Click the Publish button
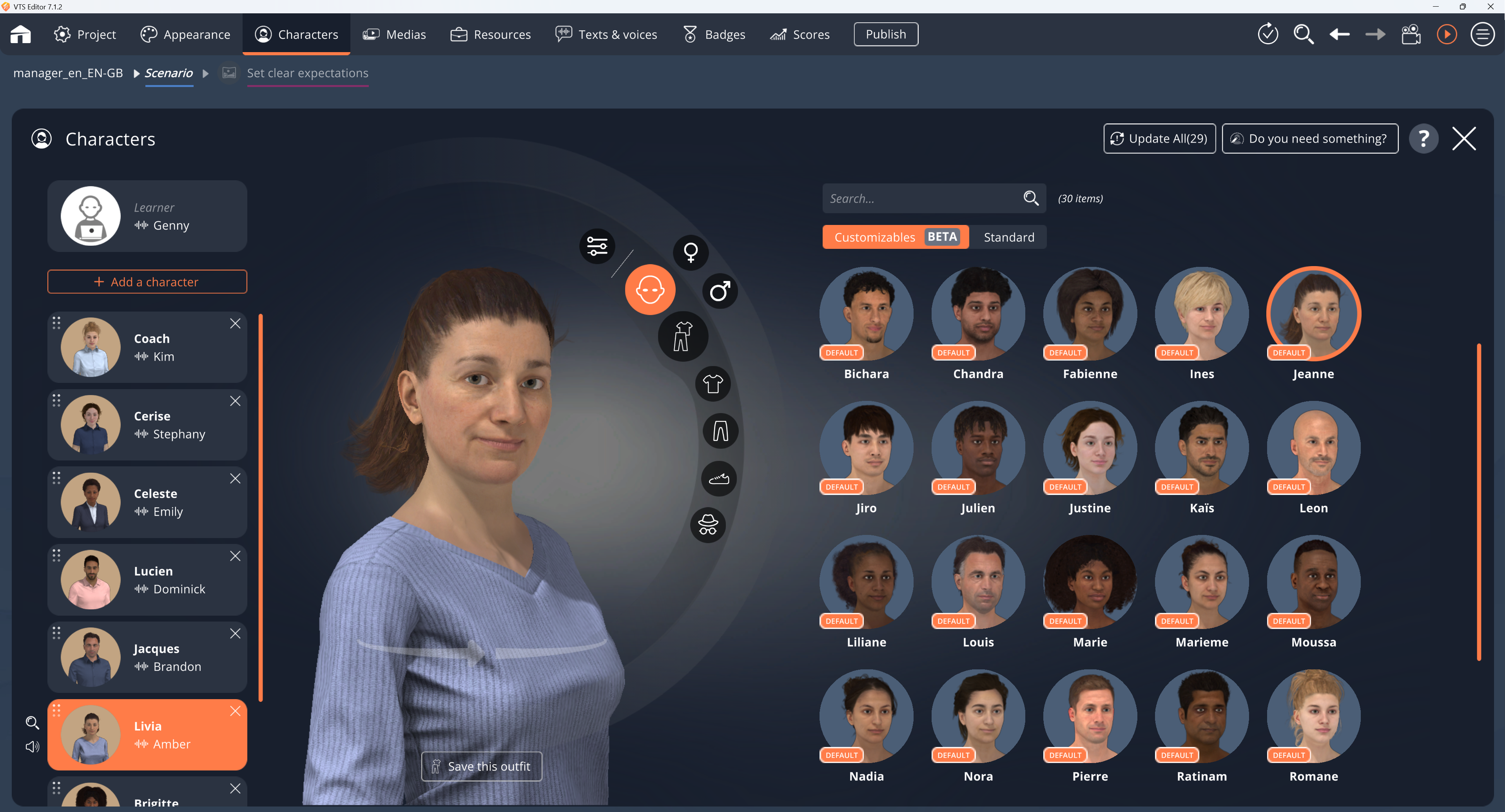 (x=885, y=34)
